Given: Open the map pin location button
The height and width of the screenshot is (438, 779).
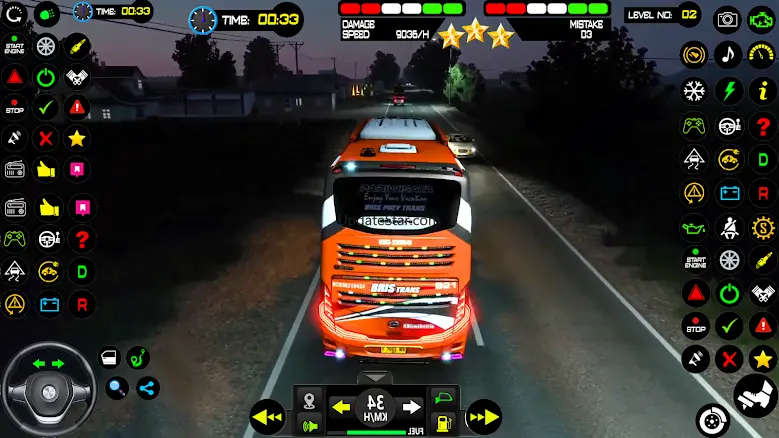Looking at the screenshot, I should (312, 399).
